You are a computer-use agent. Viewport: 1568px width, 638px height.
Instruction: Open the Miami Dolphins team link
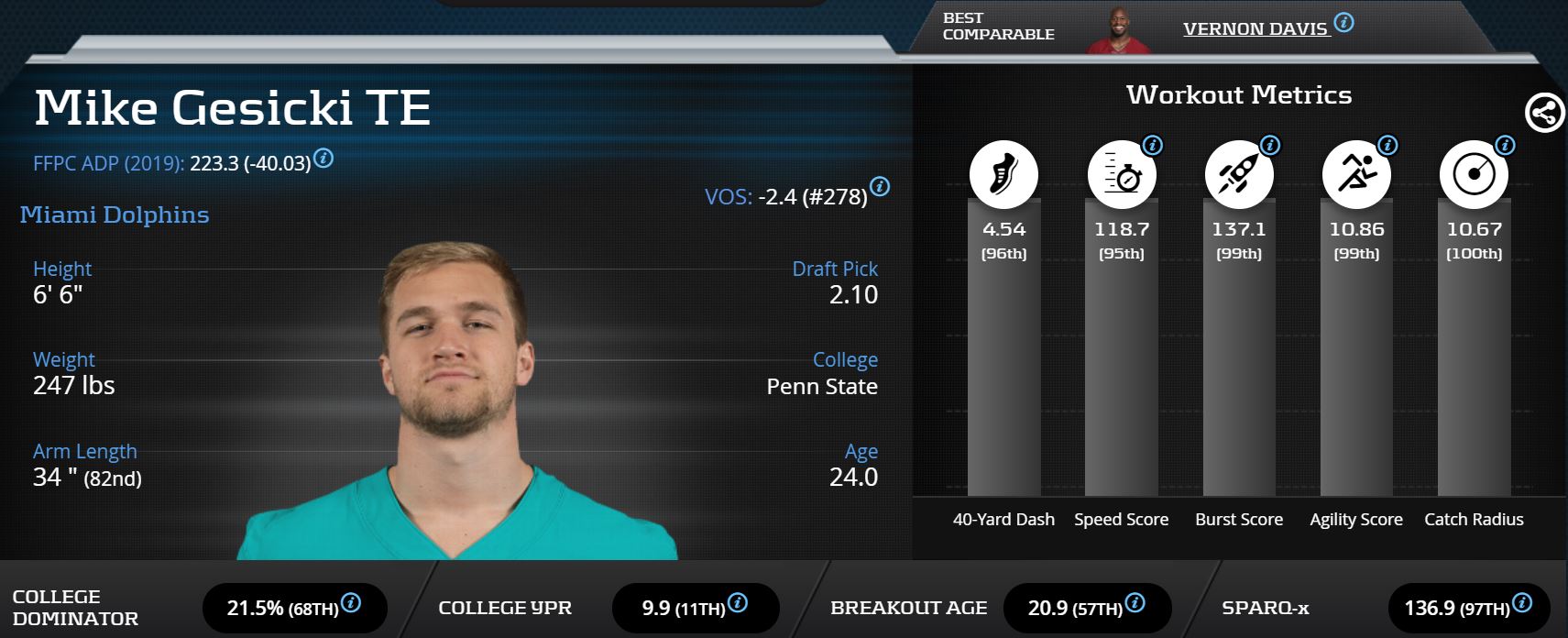[x=115, y=214]
